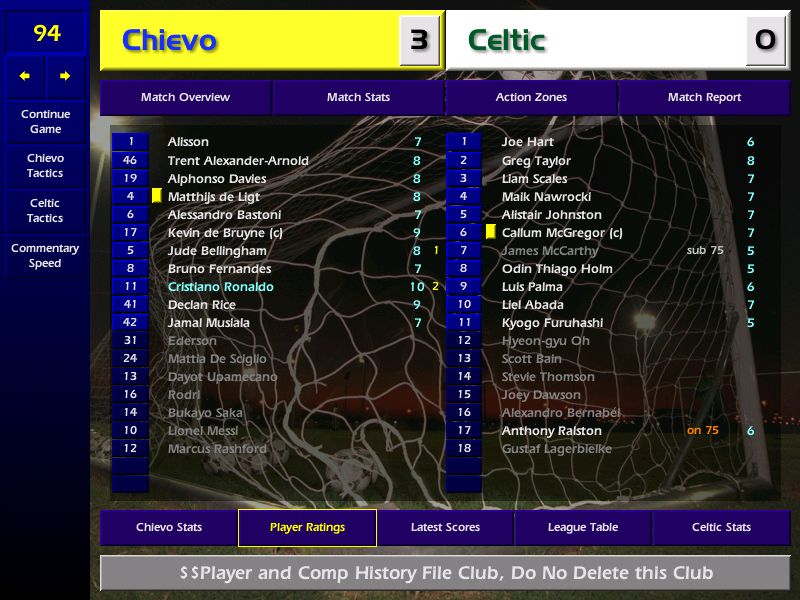Click Continue Game in the sidebar
The height and width of the screenshot is (600, 800).
[x=45, y=122]
